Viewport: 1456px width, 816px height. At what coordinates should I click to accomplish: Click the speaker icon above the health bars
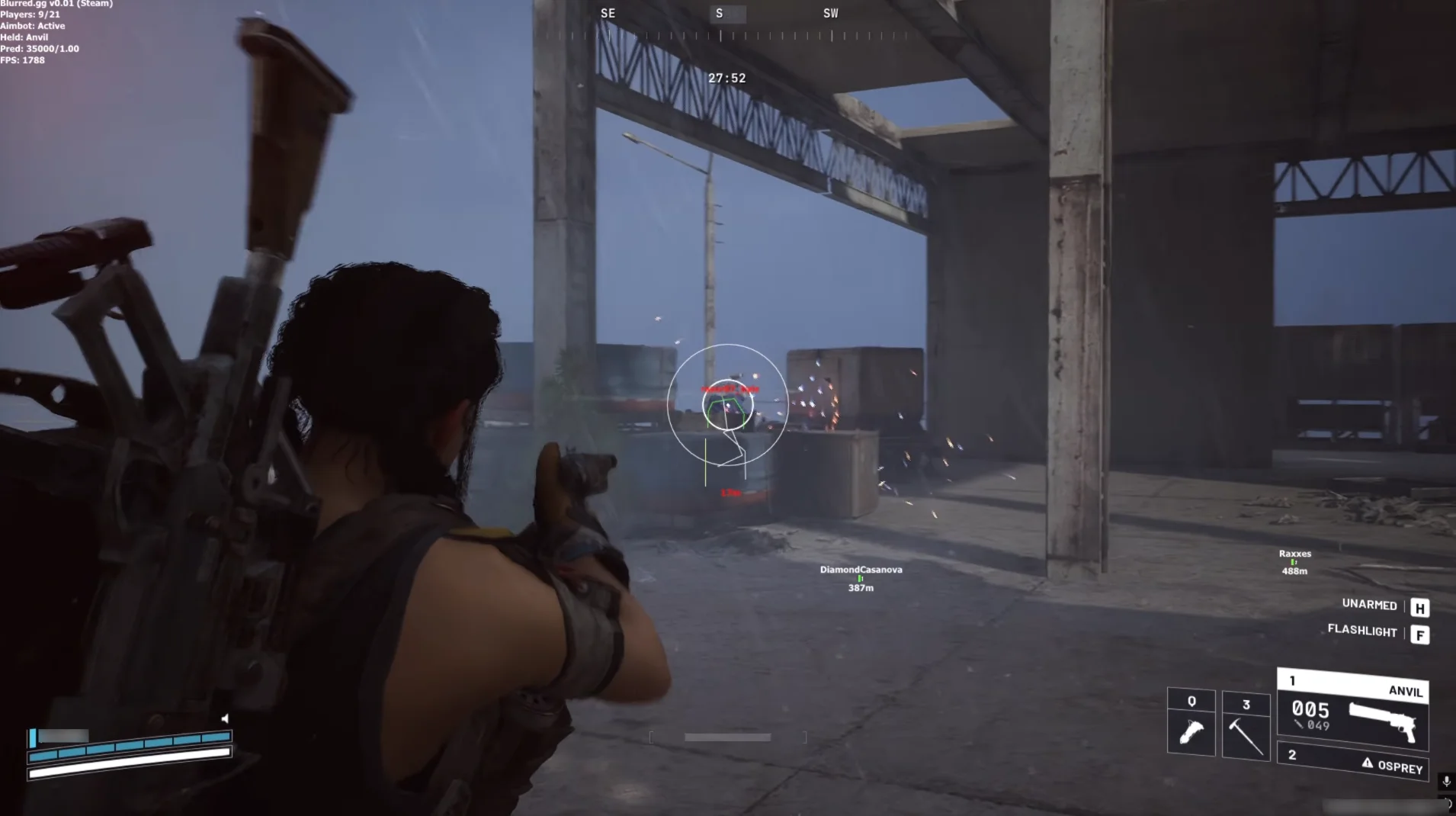[x=225, y=718]
